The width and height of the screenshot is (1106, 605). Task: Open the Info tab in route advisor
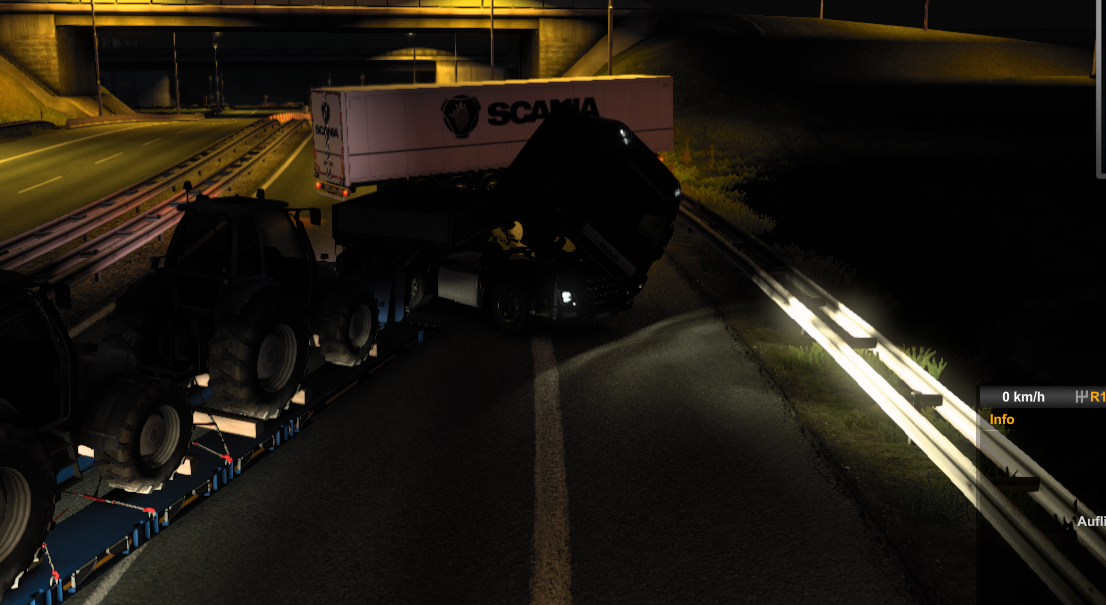coord(1002,420)
